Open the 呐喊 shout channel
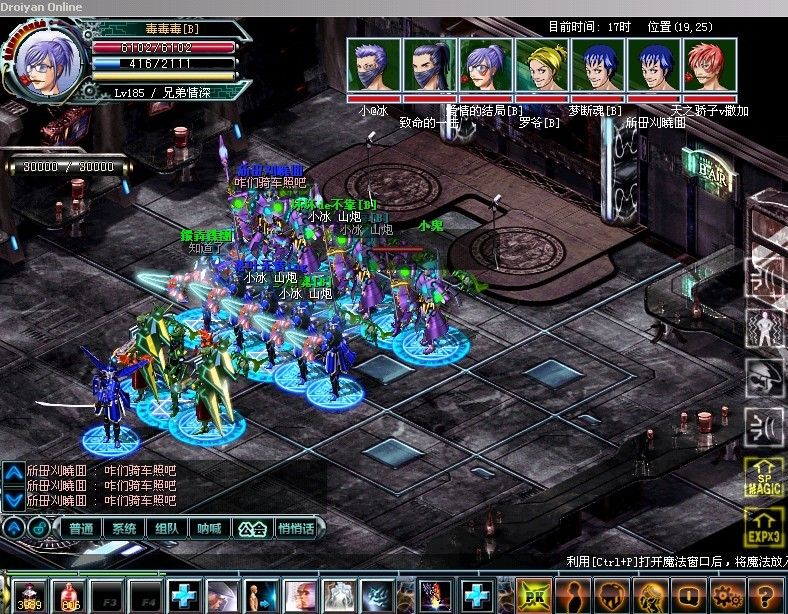 click(x=209, y=528)
